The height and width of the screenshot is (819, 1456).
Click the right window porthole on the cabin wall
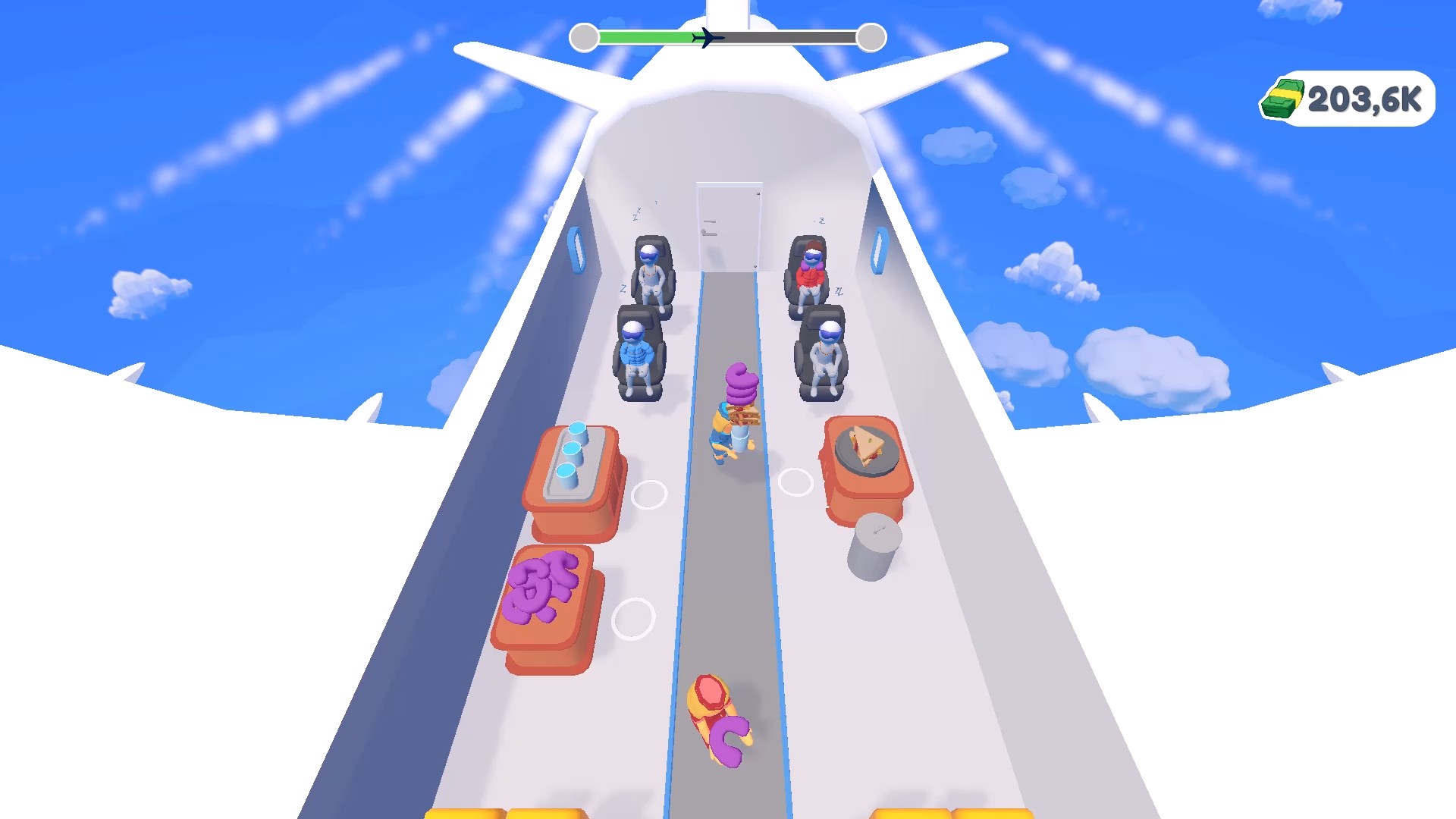pos(880,250)
